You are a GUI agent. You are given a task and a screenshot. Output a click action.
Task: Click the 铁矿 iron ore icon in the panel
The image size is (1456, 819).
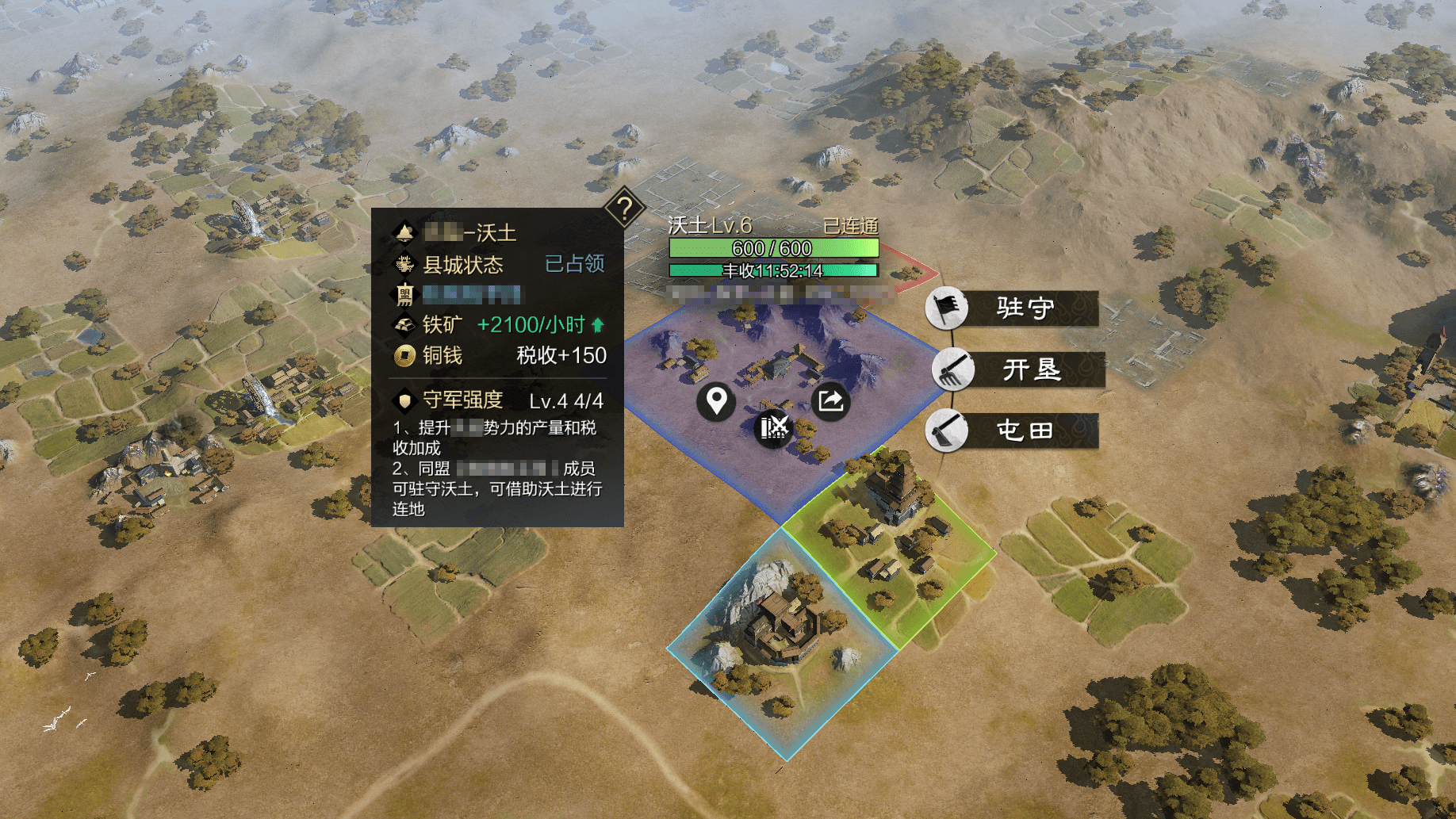pos(407,324)
